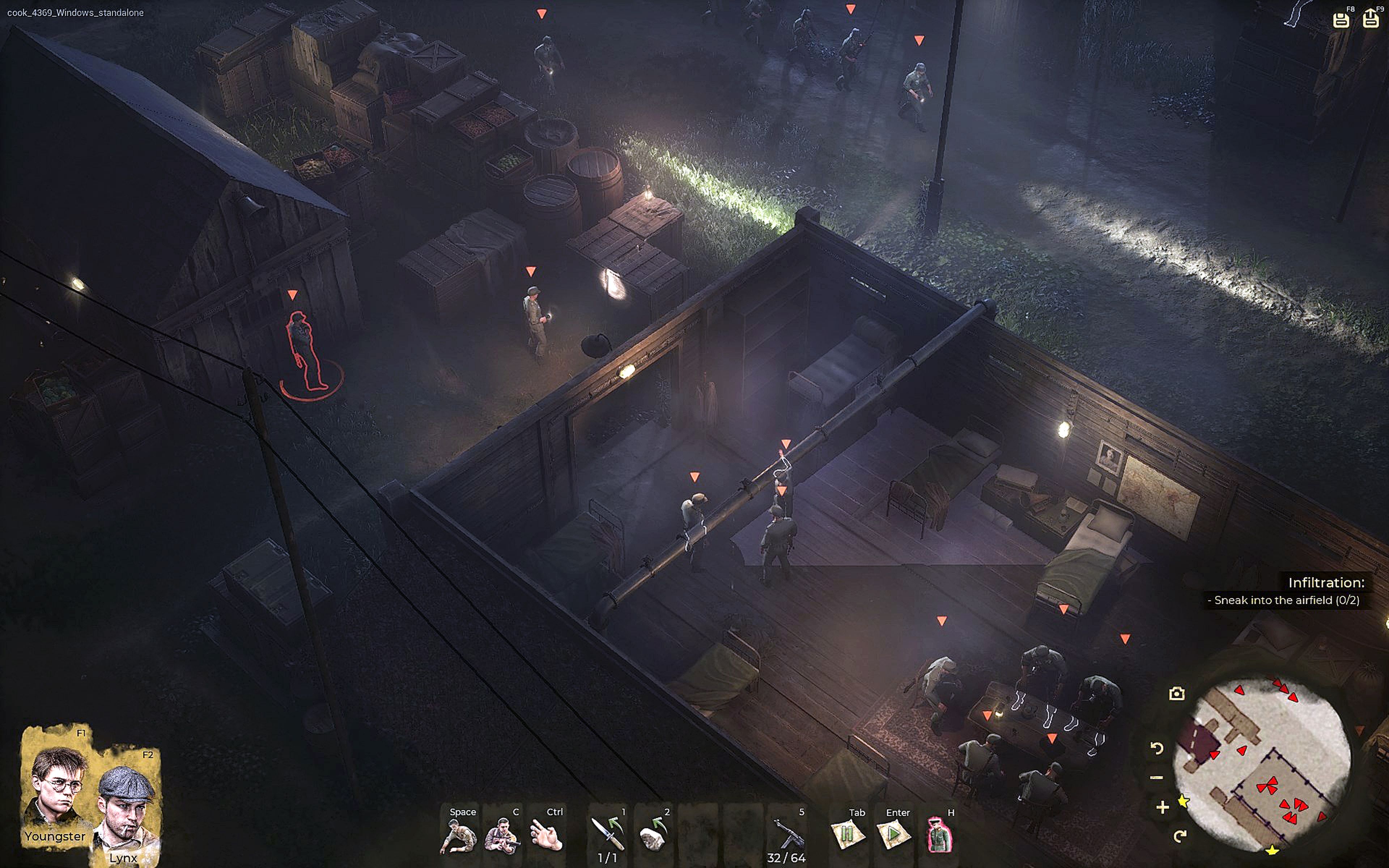Click the pause planning mode button
This screenshot has width=1389, height=868.
point(848,835)
